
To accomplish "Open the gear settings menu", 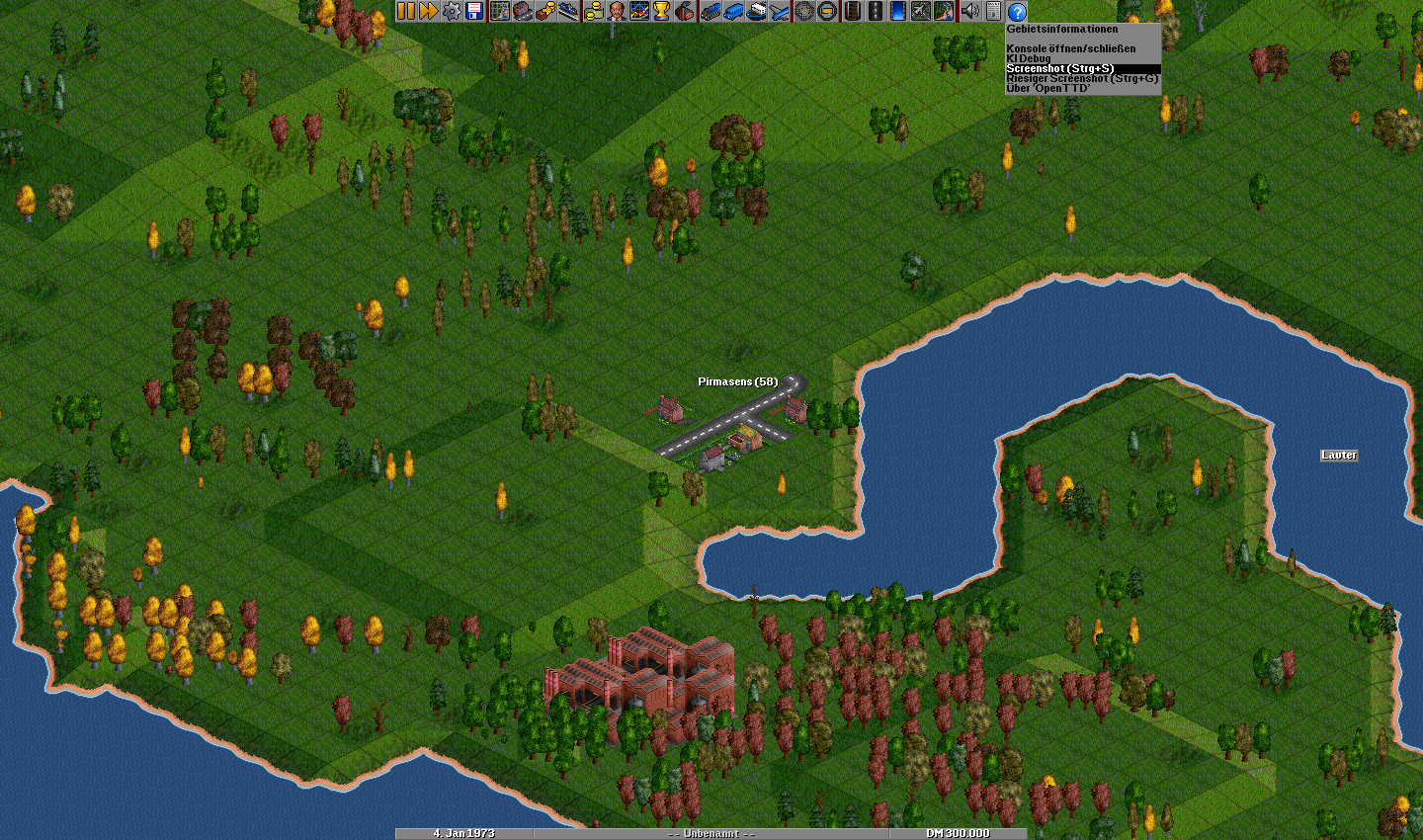I will pyautogui.click(x=452, y=11).
